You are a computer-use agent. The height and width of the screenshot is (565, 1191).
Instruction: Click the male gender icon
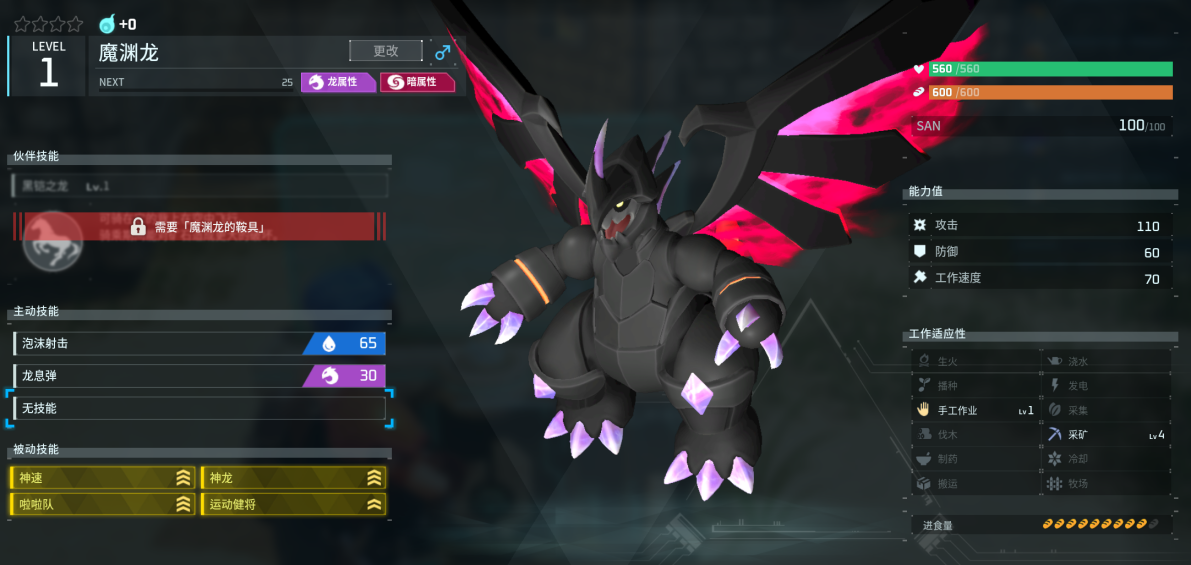click(442, 52)
